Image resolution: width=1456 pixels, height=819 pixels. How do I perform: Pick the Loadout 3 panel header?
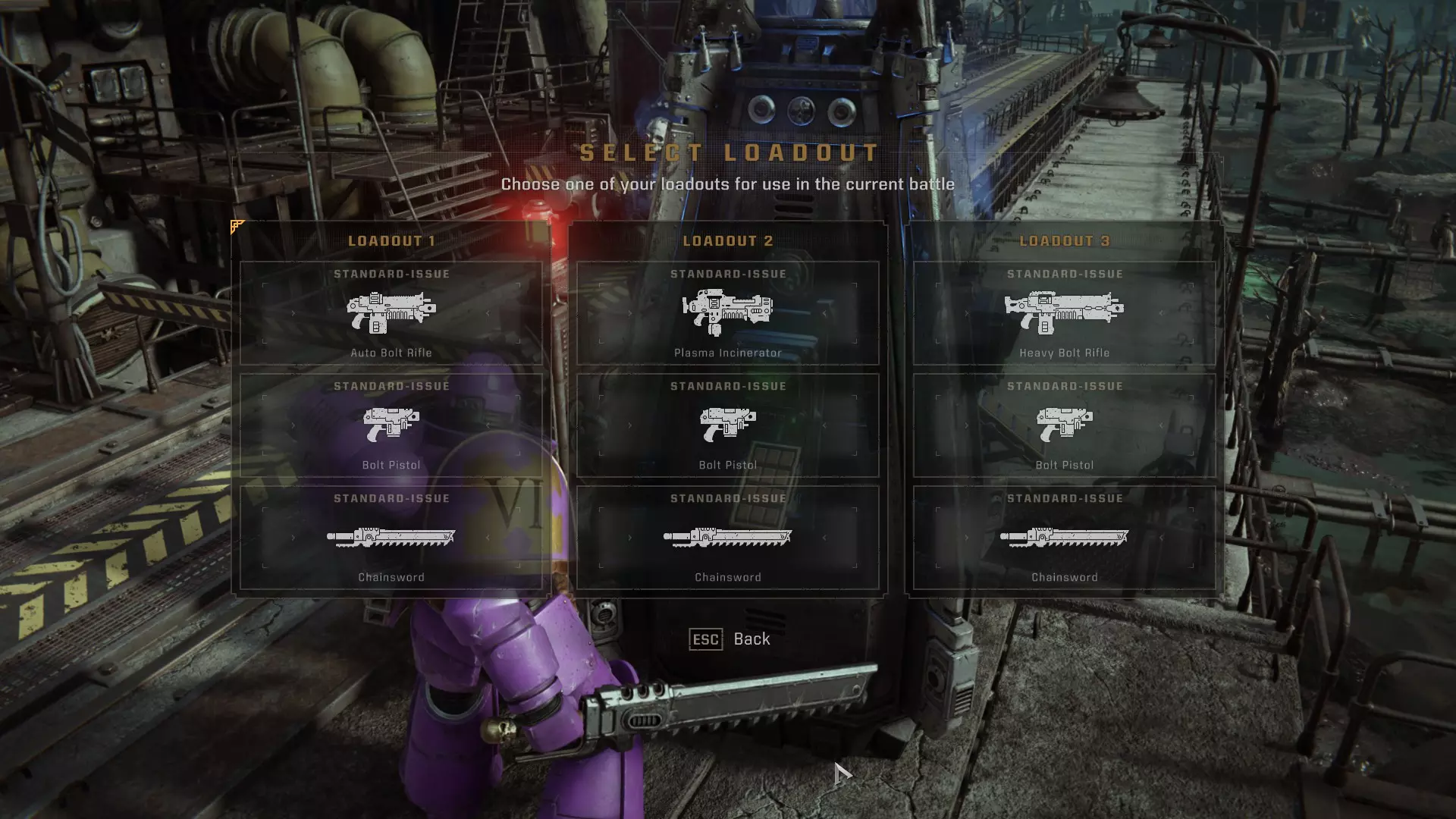tap(1064, 241)
